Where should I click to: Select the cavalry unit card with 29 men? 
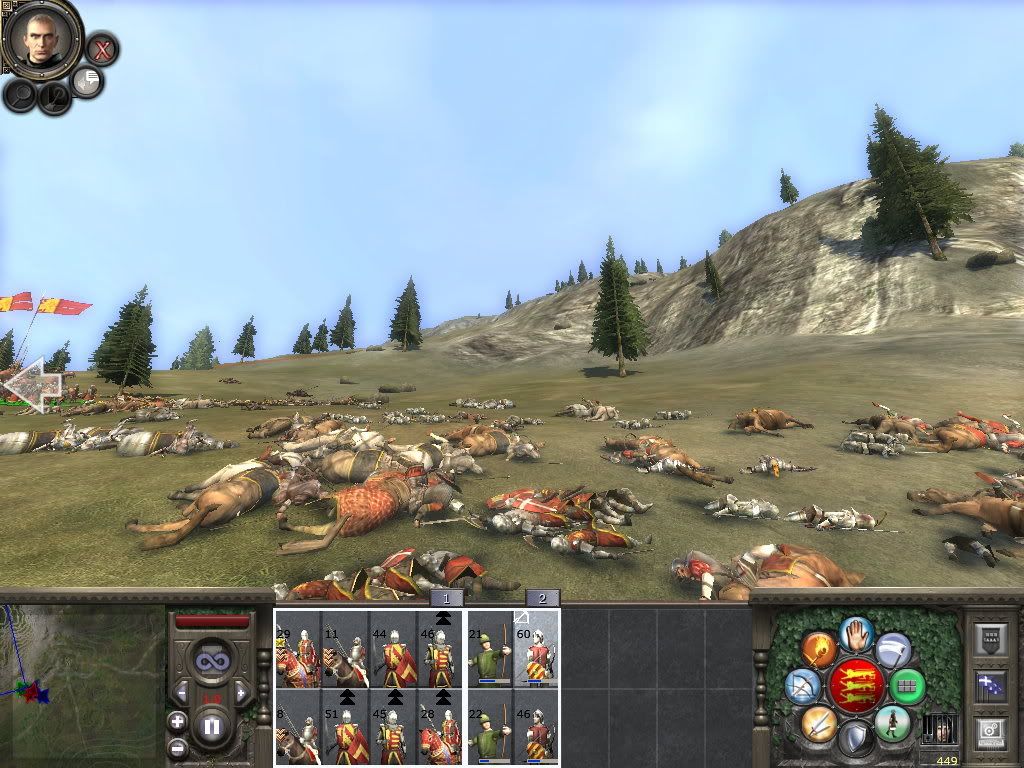(x=298, y=650)
